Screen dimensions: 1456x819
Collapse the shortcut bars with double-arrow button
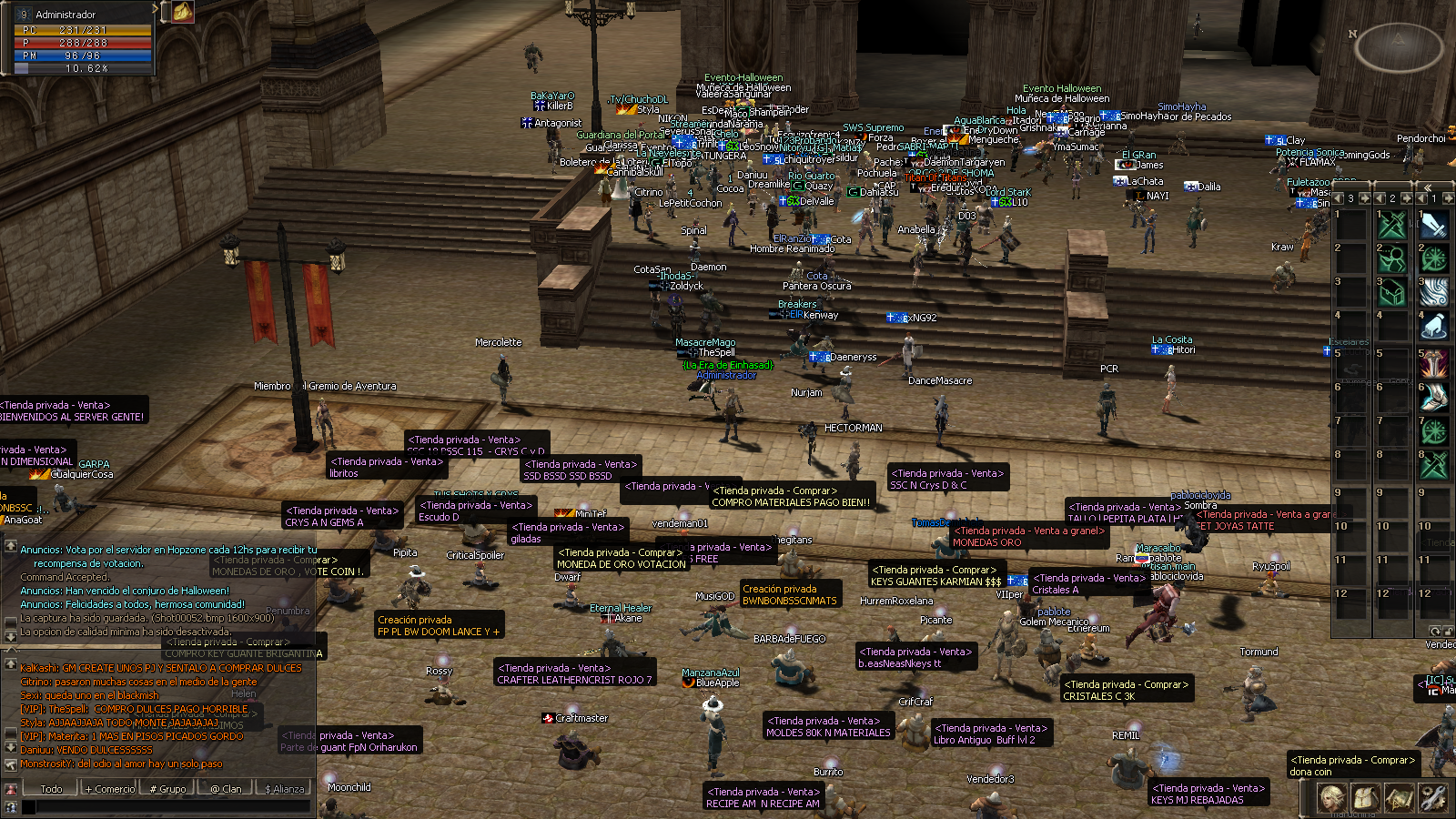tap(1428, 187)
